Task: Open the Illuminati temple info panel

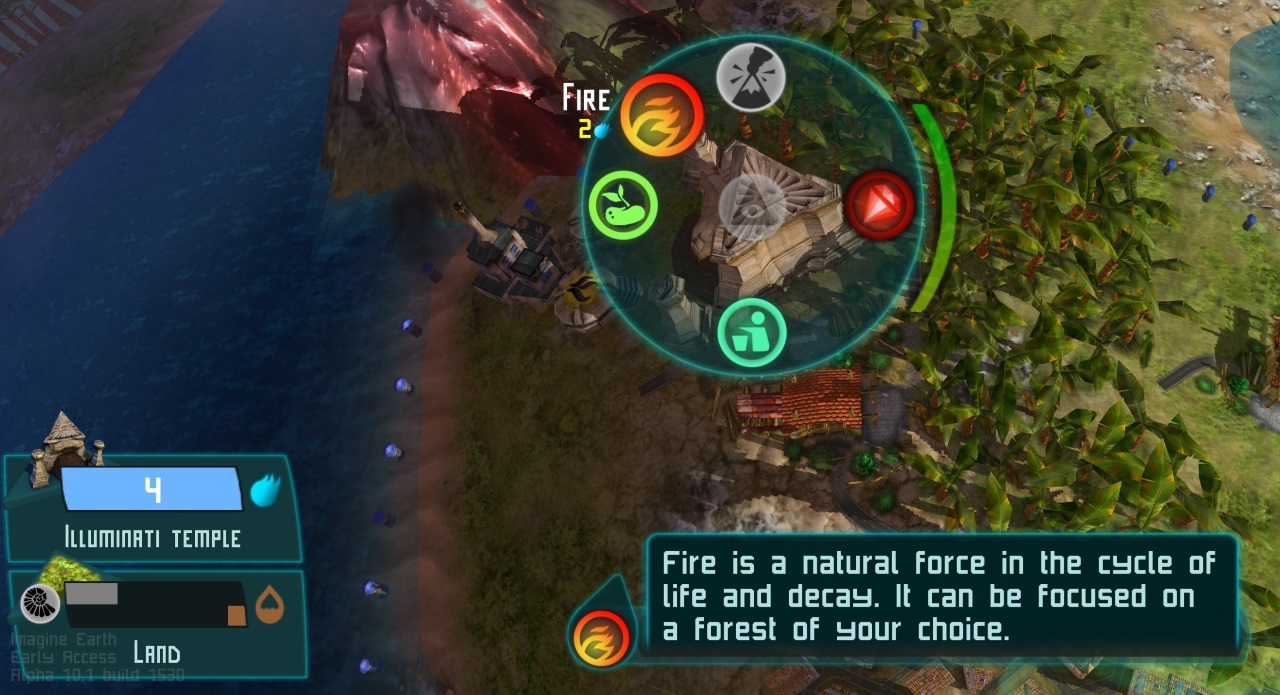Action: 152,509
